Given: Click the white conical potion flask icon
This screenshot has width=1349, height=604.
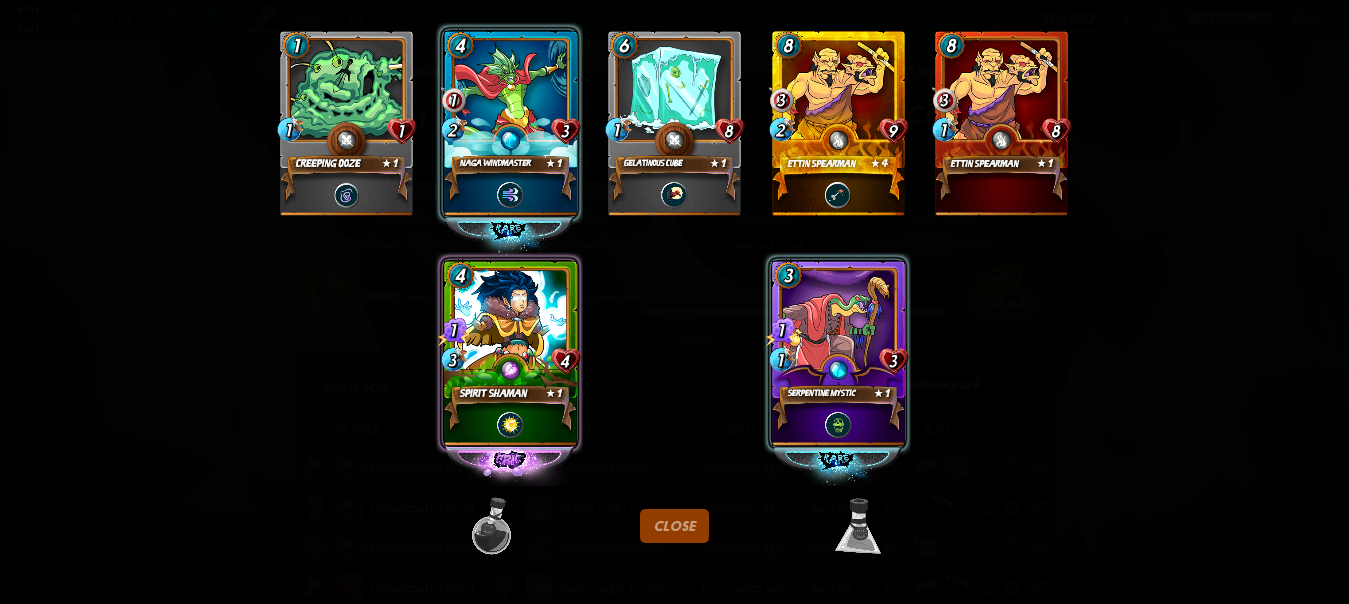Looking at the screenshot, I should coord(858,526).
